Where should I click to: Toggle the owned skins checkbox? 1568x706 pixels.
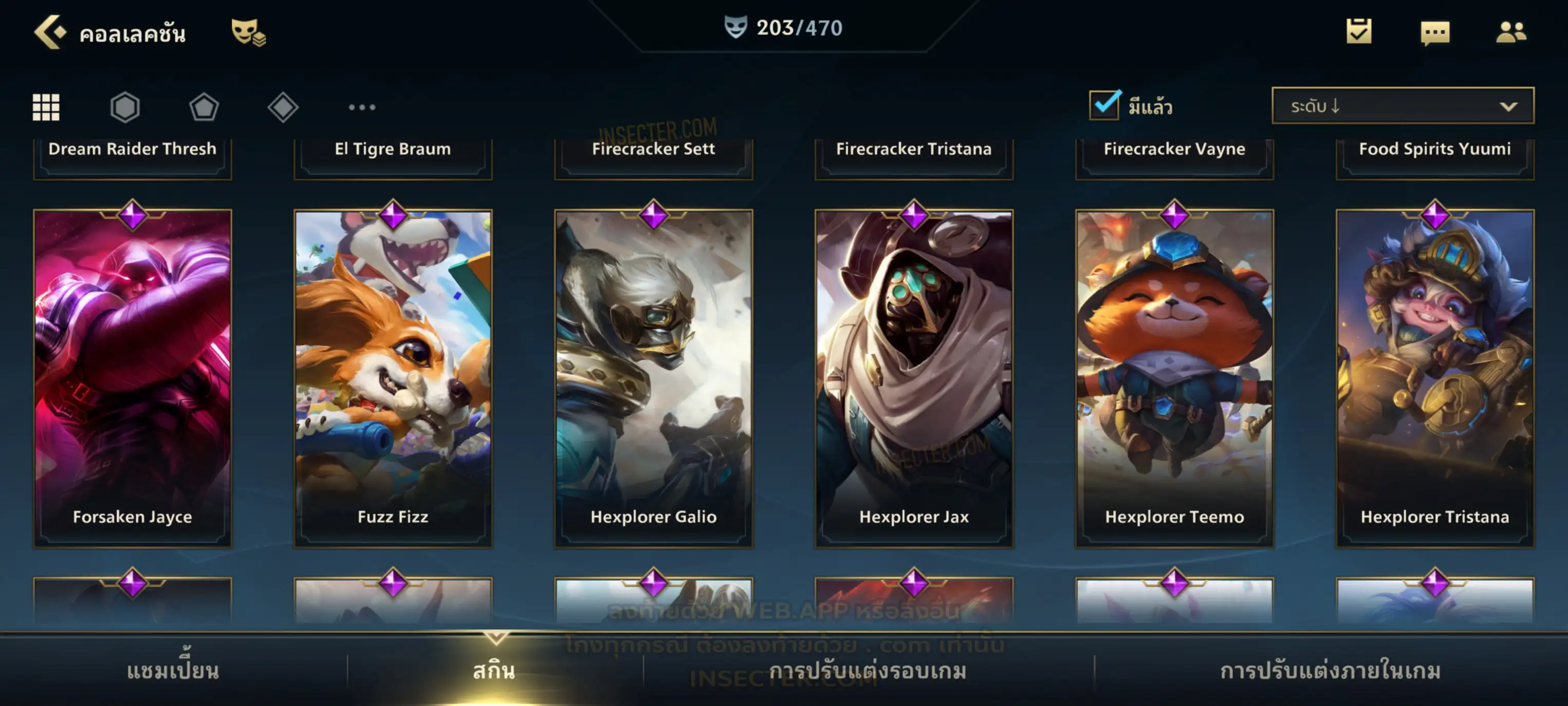[x=1104, y=105]
